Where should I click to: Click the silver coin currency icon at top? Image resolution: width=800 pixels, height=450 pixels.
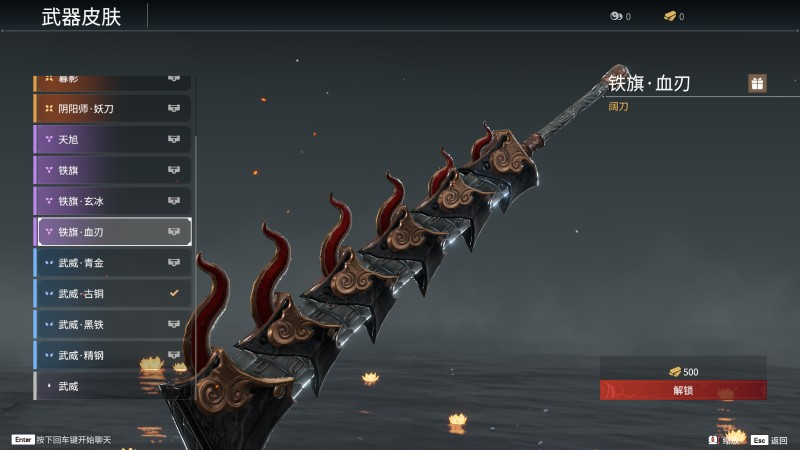(615, 16)
